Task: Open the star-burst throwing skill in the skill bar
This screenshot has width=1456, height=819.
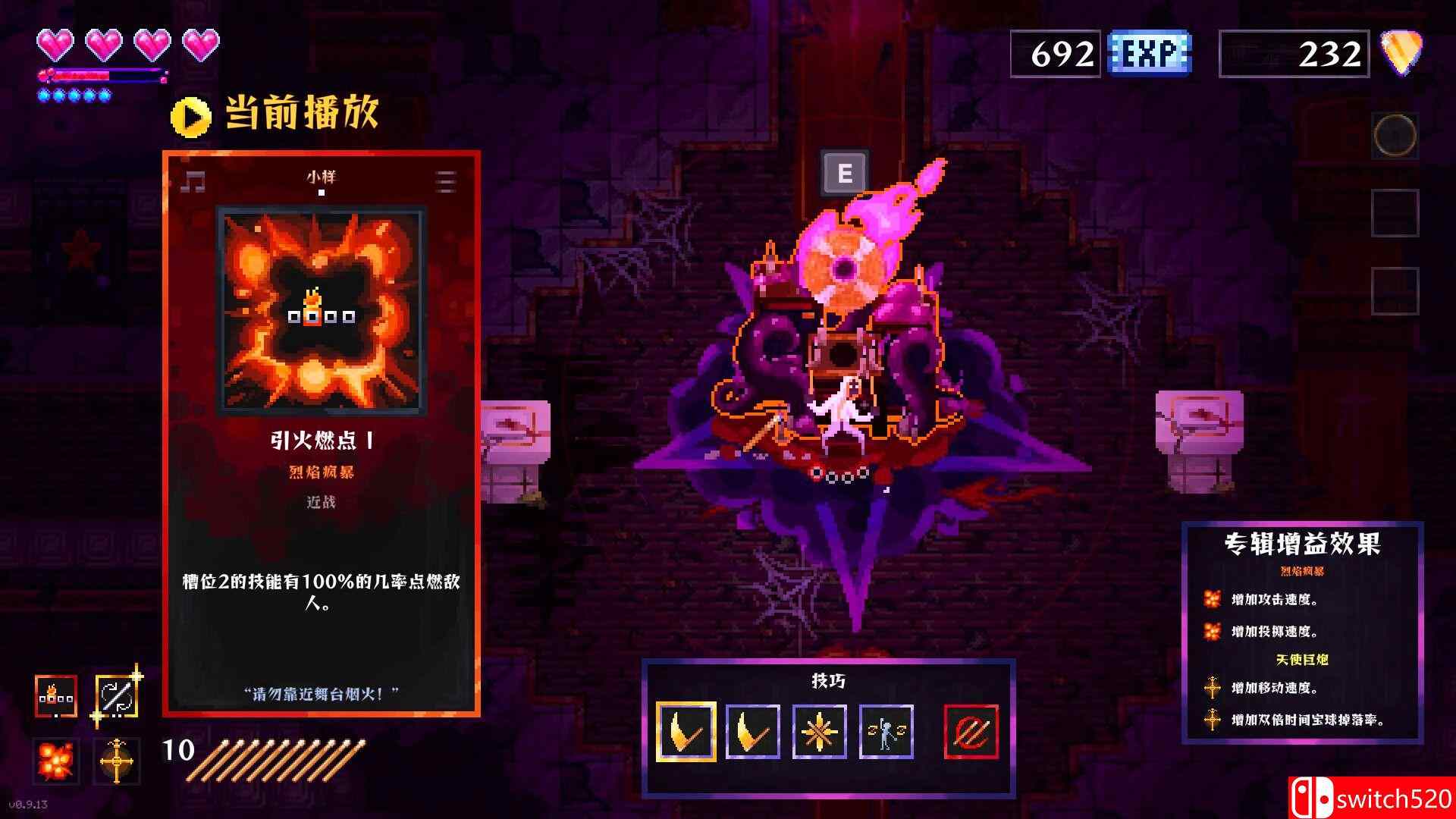Action: tap(819, 730)
